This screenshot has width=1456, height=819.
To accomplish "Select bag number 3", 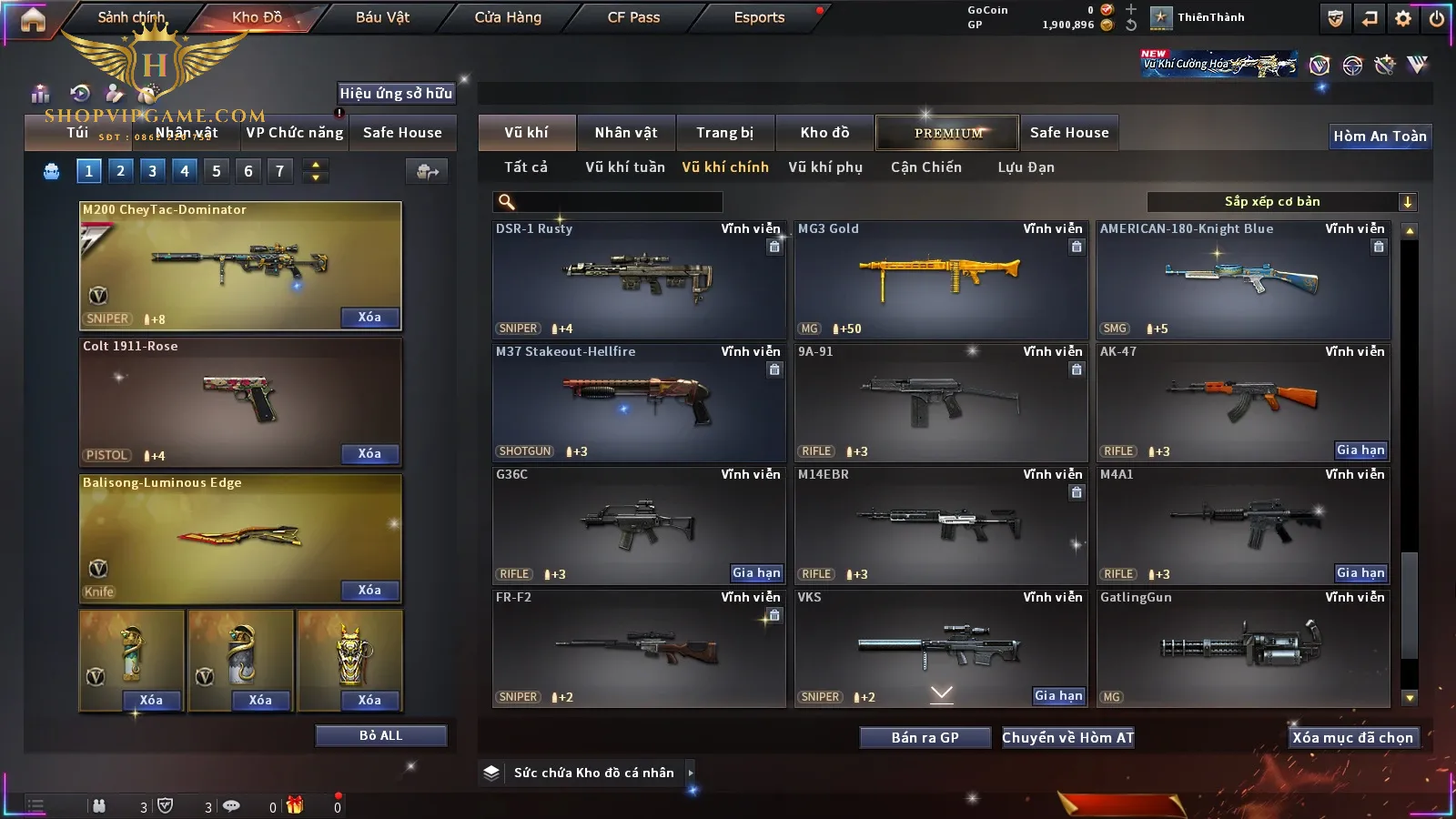I will click(x=152, y=170).
